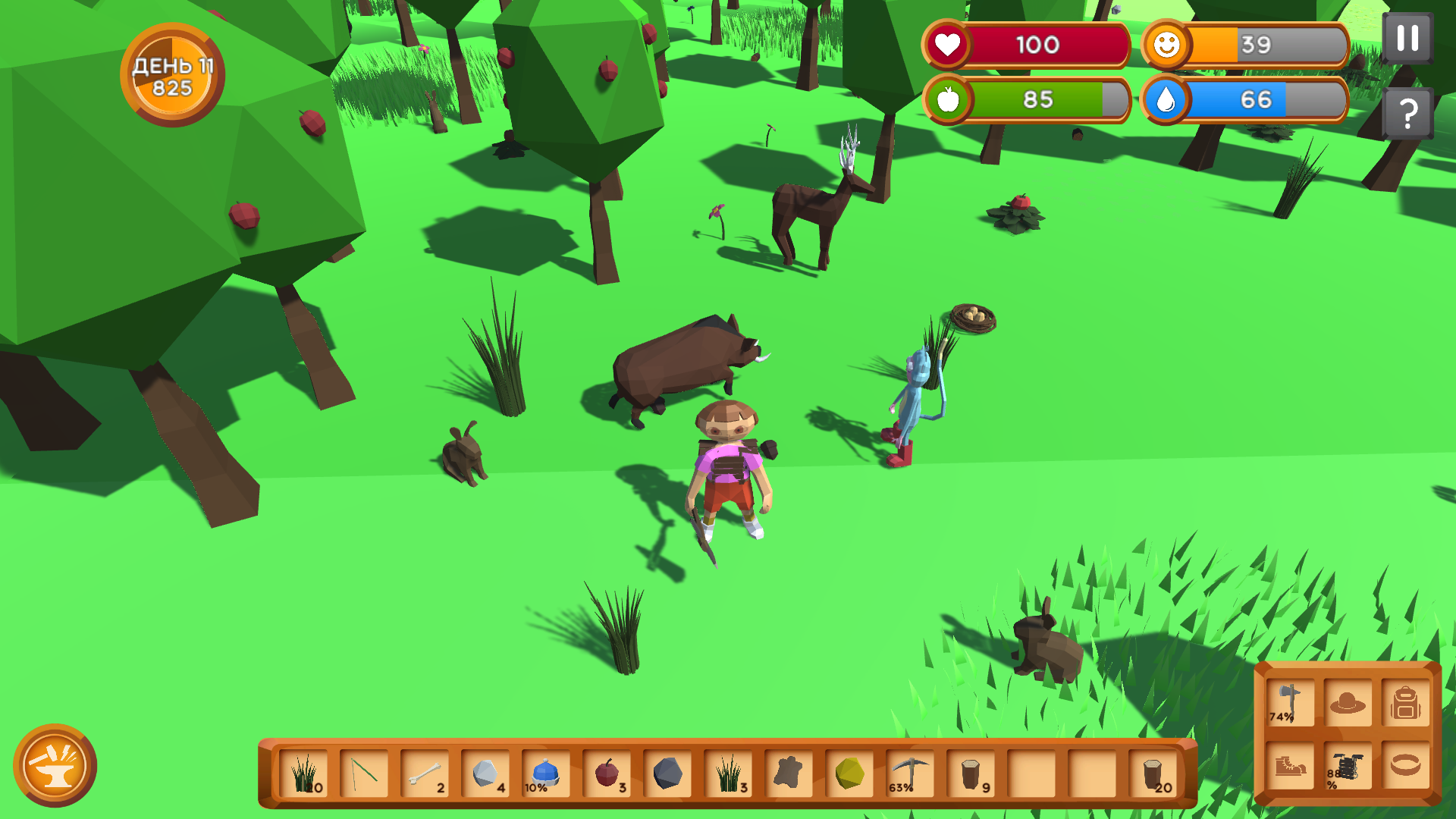Open the help panel

click(1408, 112)
